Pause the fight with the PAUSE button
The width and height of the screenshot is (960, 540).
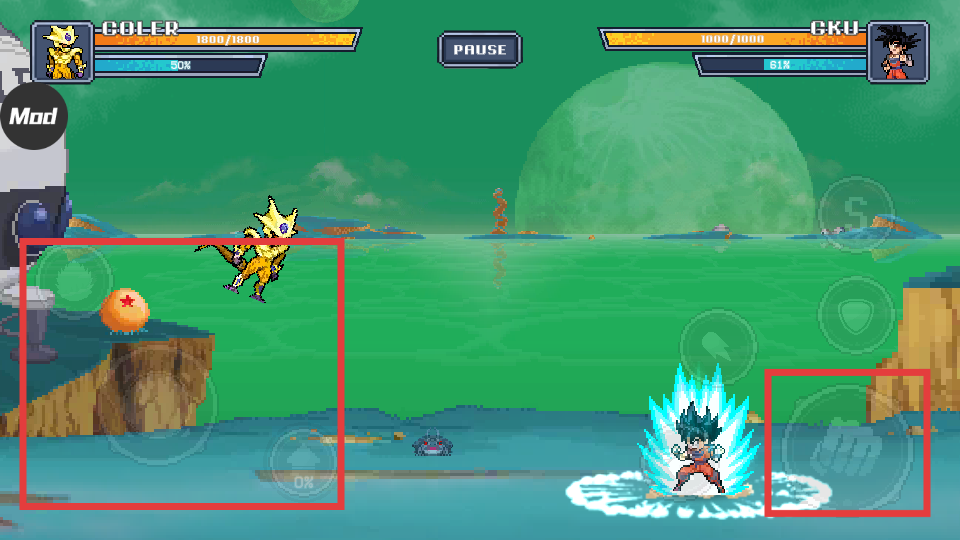(479, 49)
